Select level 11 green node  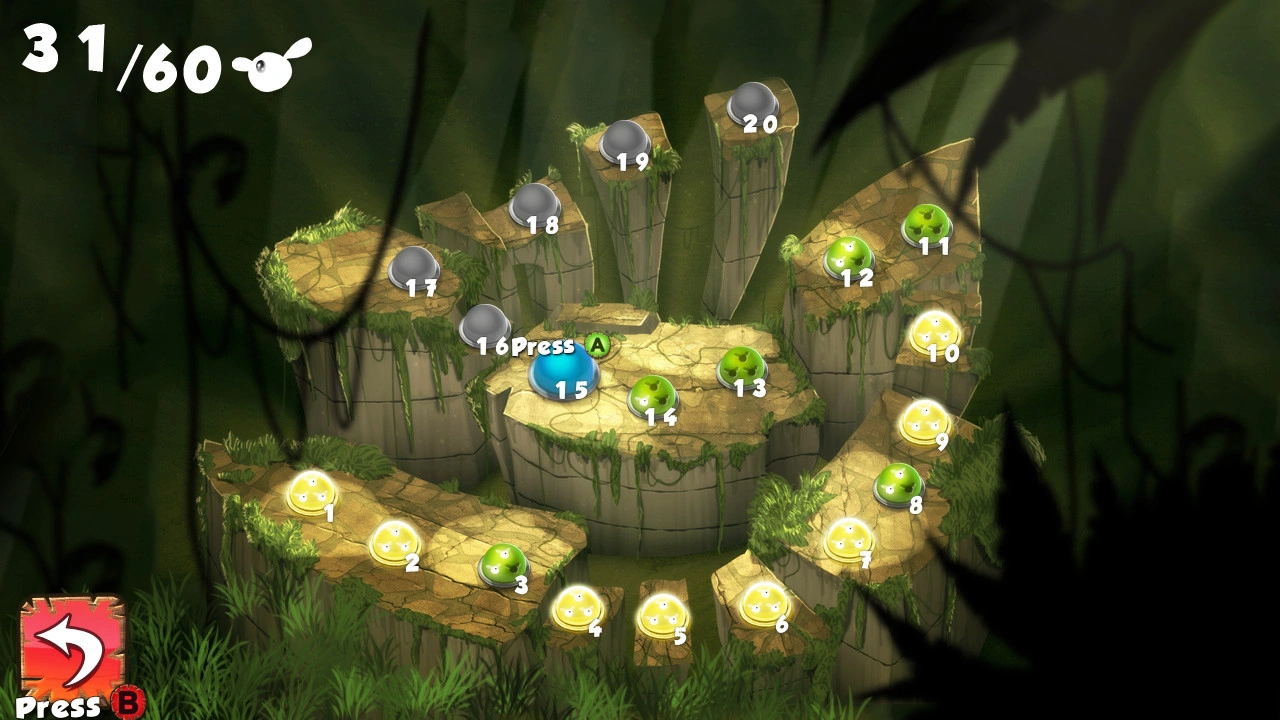(x=927, y=224)
